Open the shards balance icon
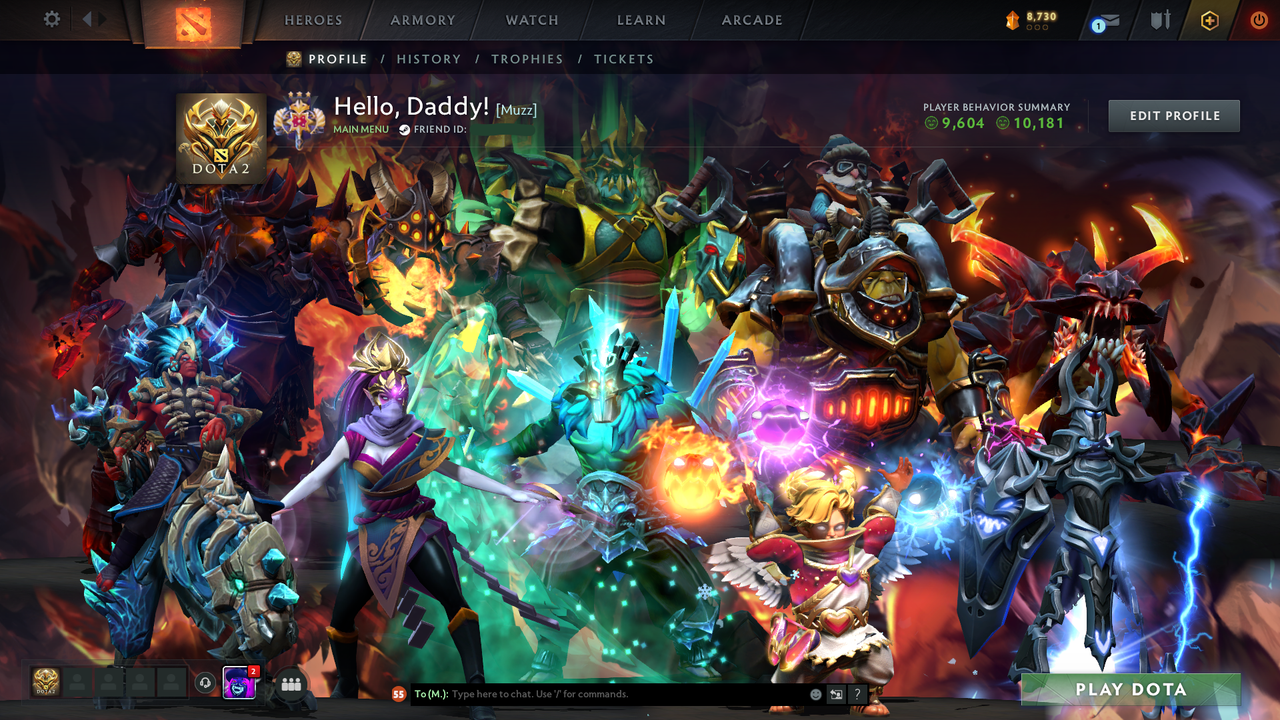Screen dimensions: 1280x720 point(1013,18)
